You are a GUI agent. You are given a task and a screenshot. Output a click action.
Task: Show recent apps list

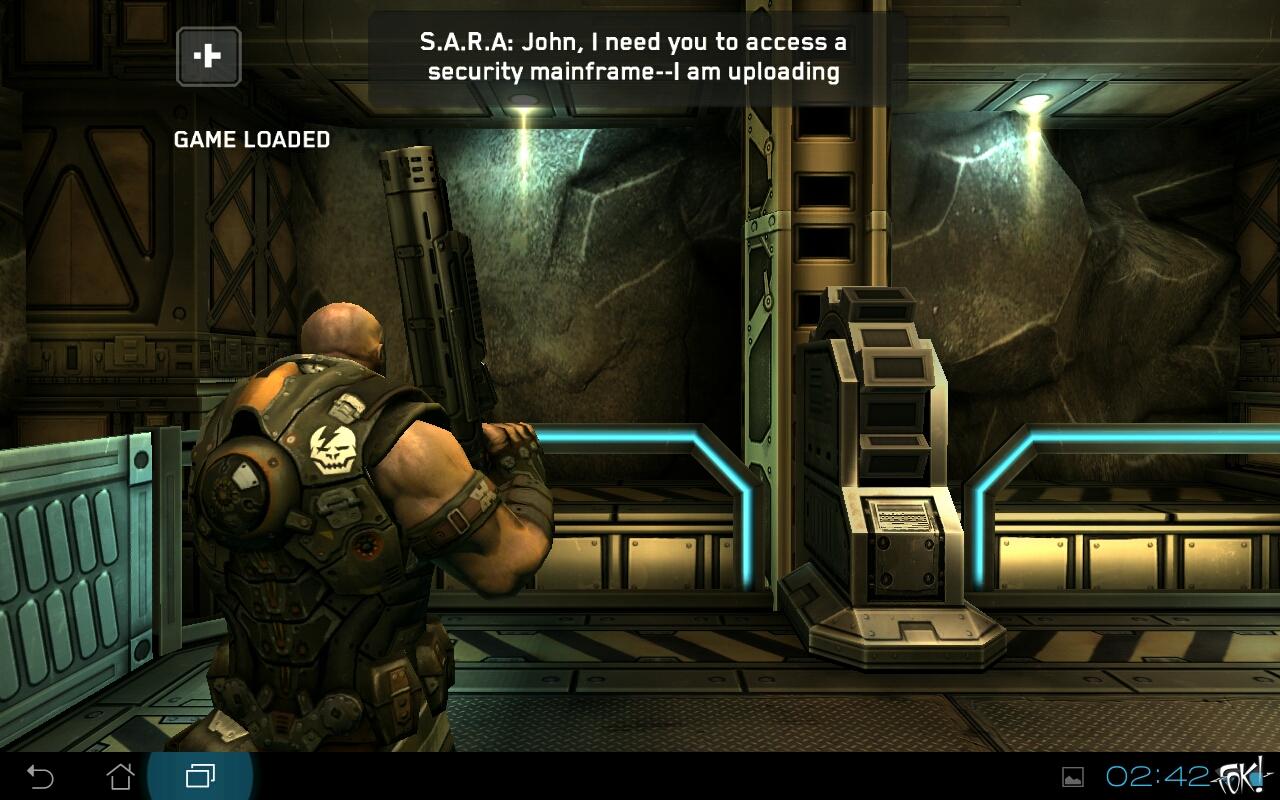(200, 776)
